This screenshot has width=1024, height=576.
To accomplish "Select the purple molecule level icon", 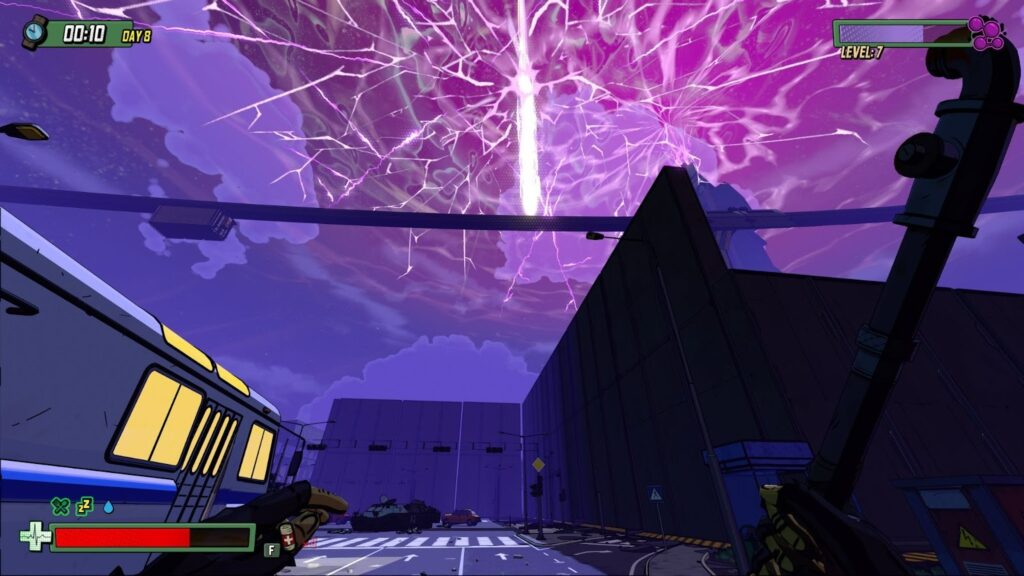I will point(987,33).
